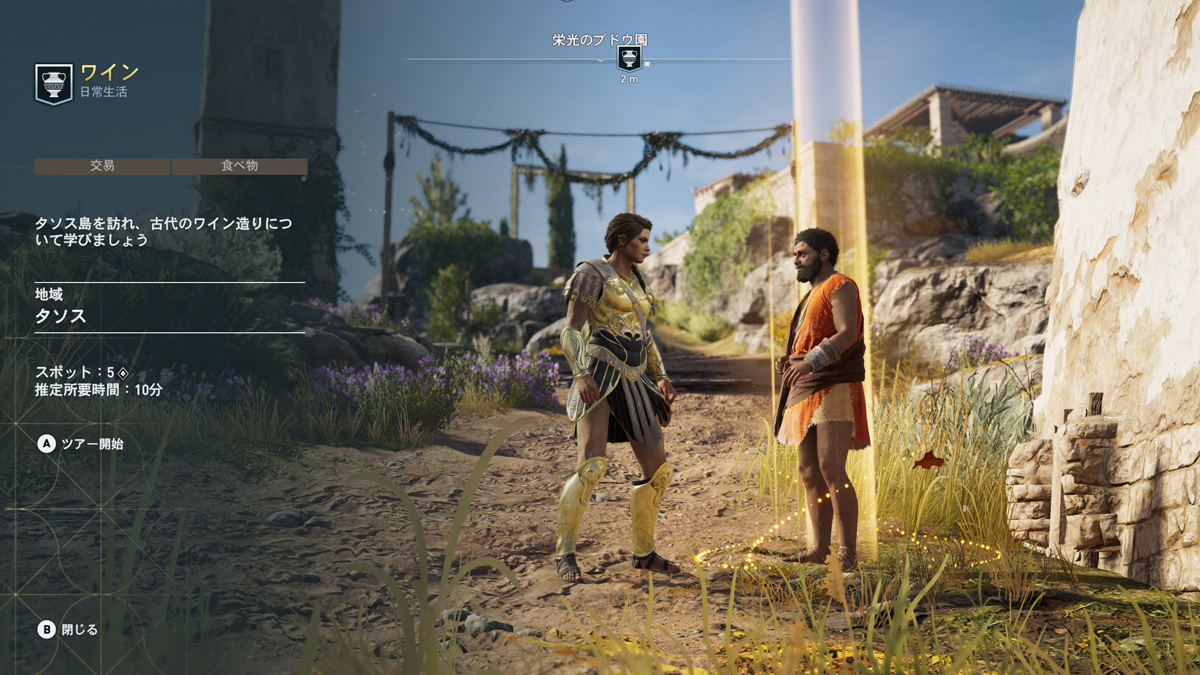
Task: Click the amphora marker on the compass bar
Action: [629, 58]
